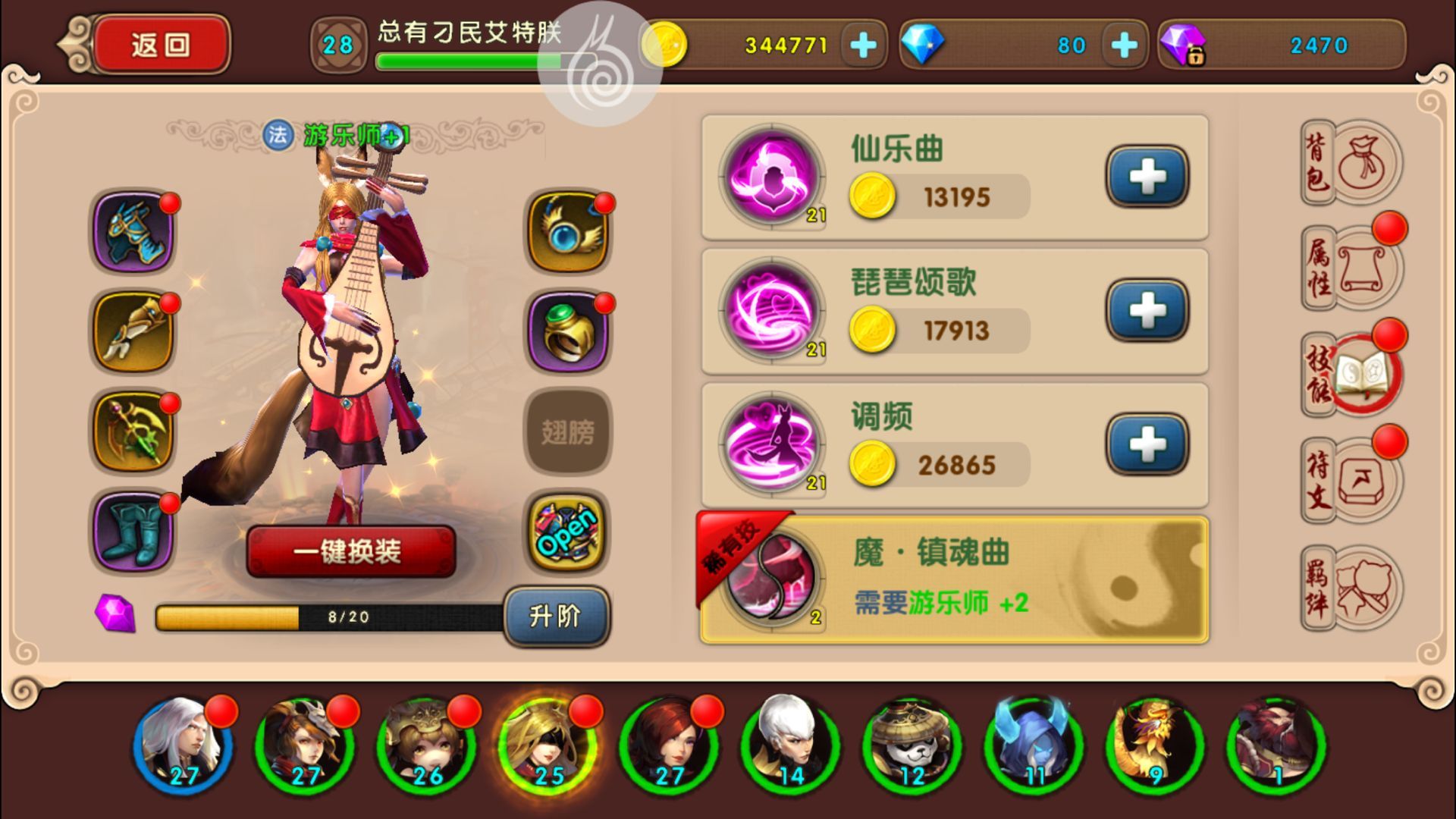
Task: Upgrade the 琵琶颂歌 skill
Action: (x=1147, y=310)
